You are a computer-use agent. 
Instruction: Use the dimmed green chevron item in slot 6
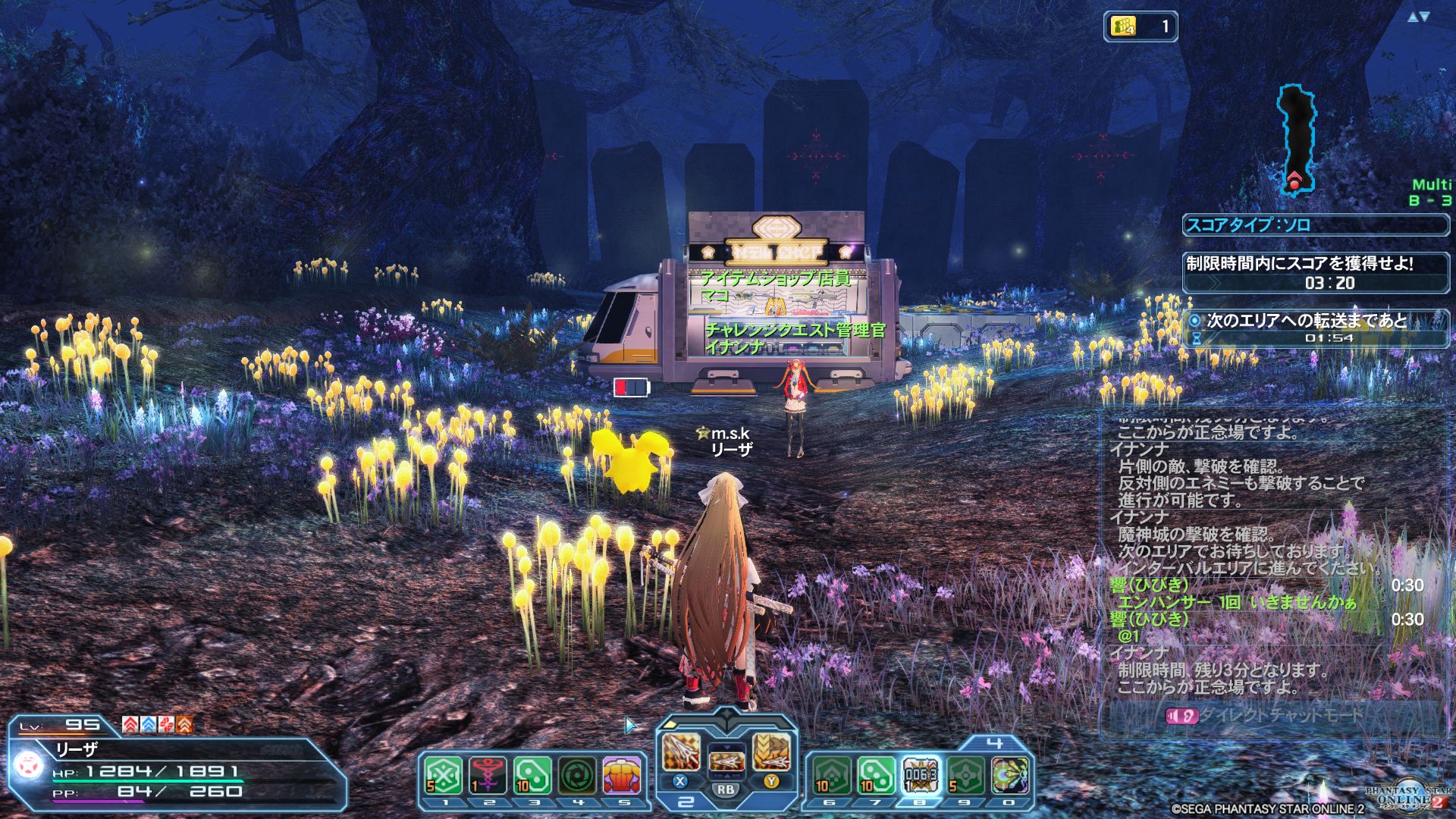coord(831,776)
